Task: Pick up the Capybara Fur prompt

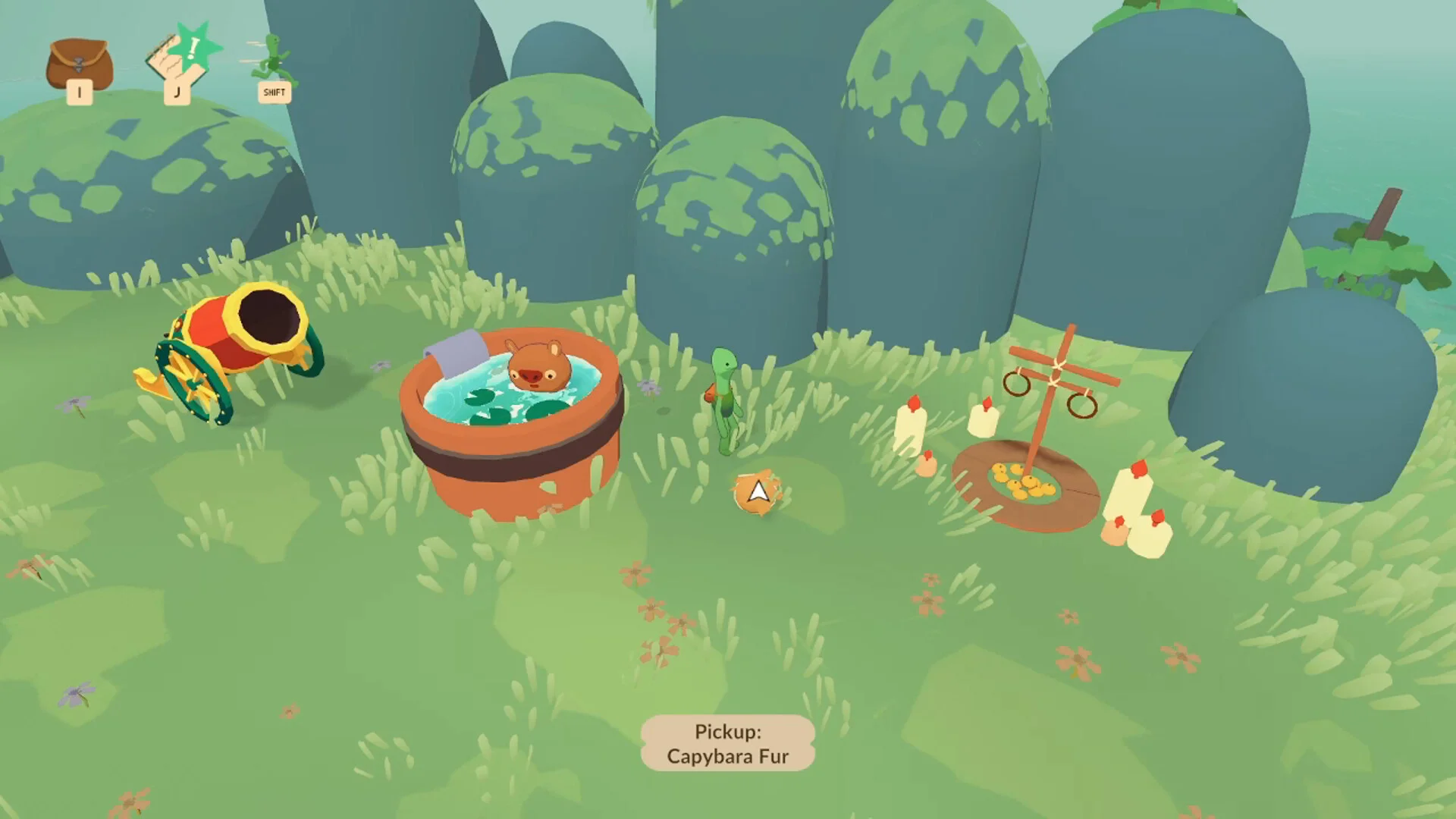Action: (x=727, y=743)
